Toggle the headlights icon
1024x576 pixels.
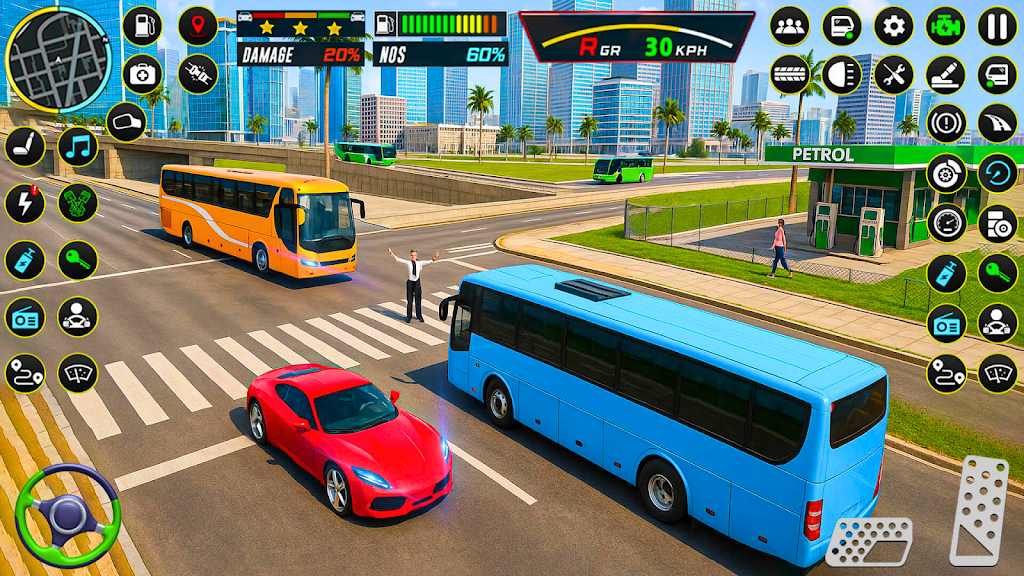[842, 74]
